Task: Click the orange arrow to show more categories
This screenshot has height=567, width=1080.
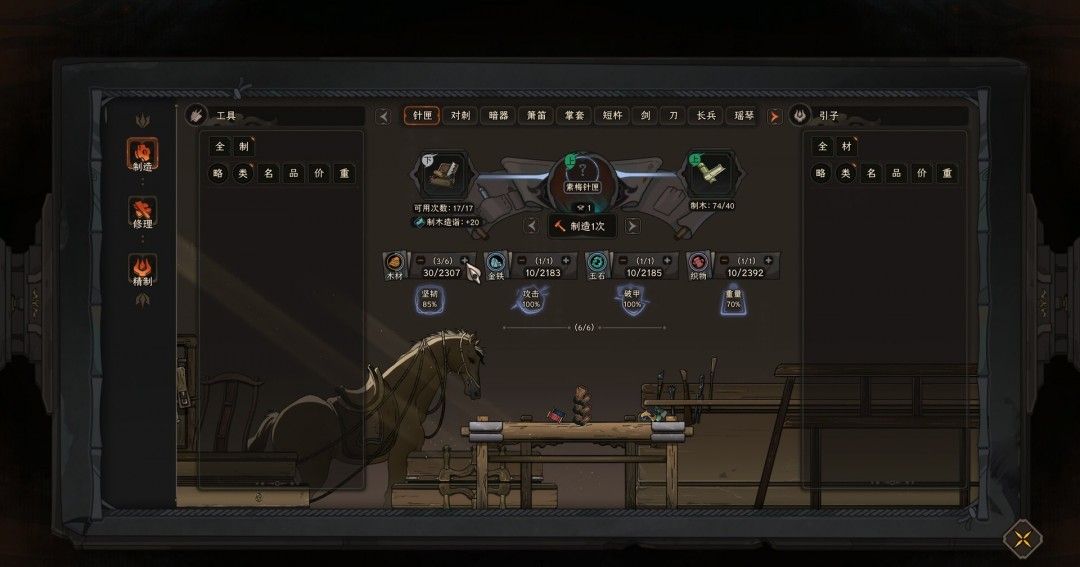Action: (x=774, y=117)
